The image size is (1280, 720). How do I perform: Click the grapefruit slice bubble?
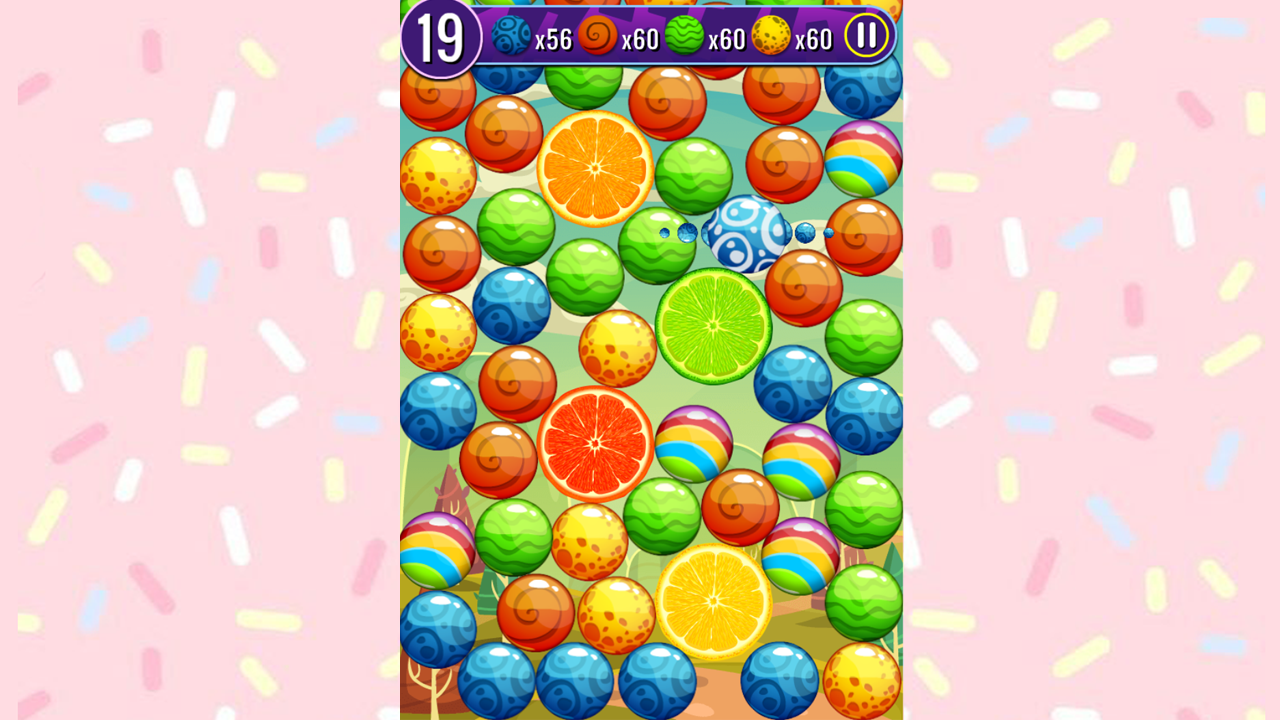pyautogui.click(x=595, y=443)
